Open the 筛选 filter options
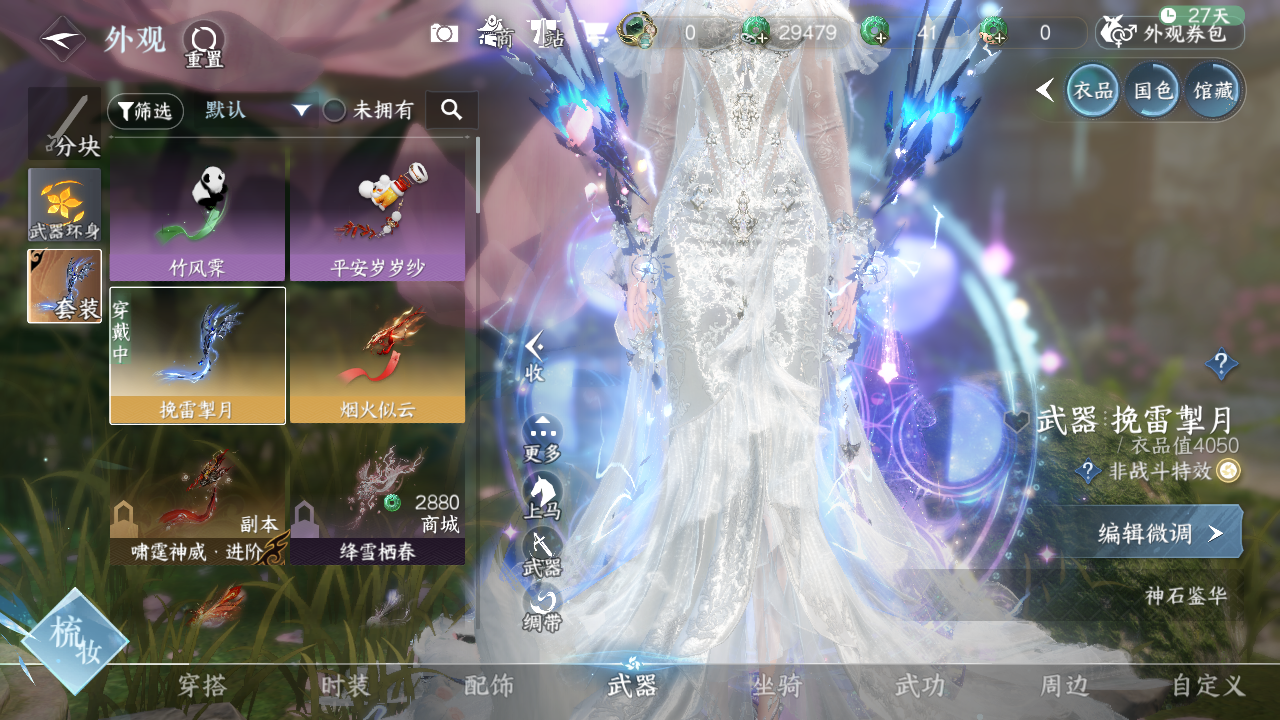Image resolution: width=1280 pixels, height=720 pixels. coord(146,111)
